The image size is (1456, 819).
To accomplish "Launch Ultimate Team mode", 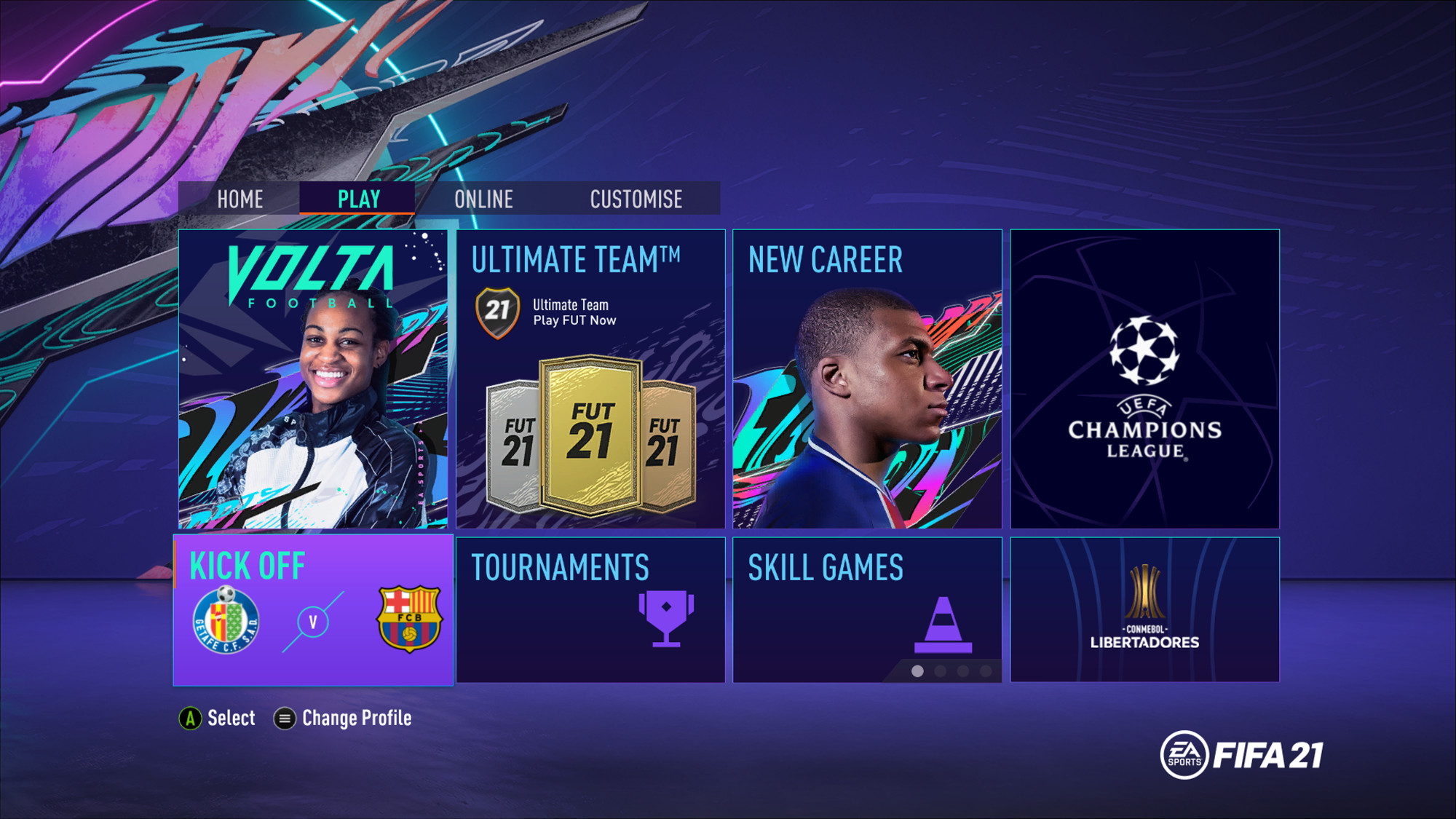I will tap(590, 379).
